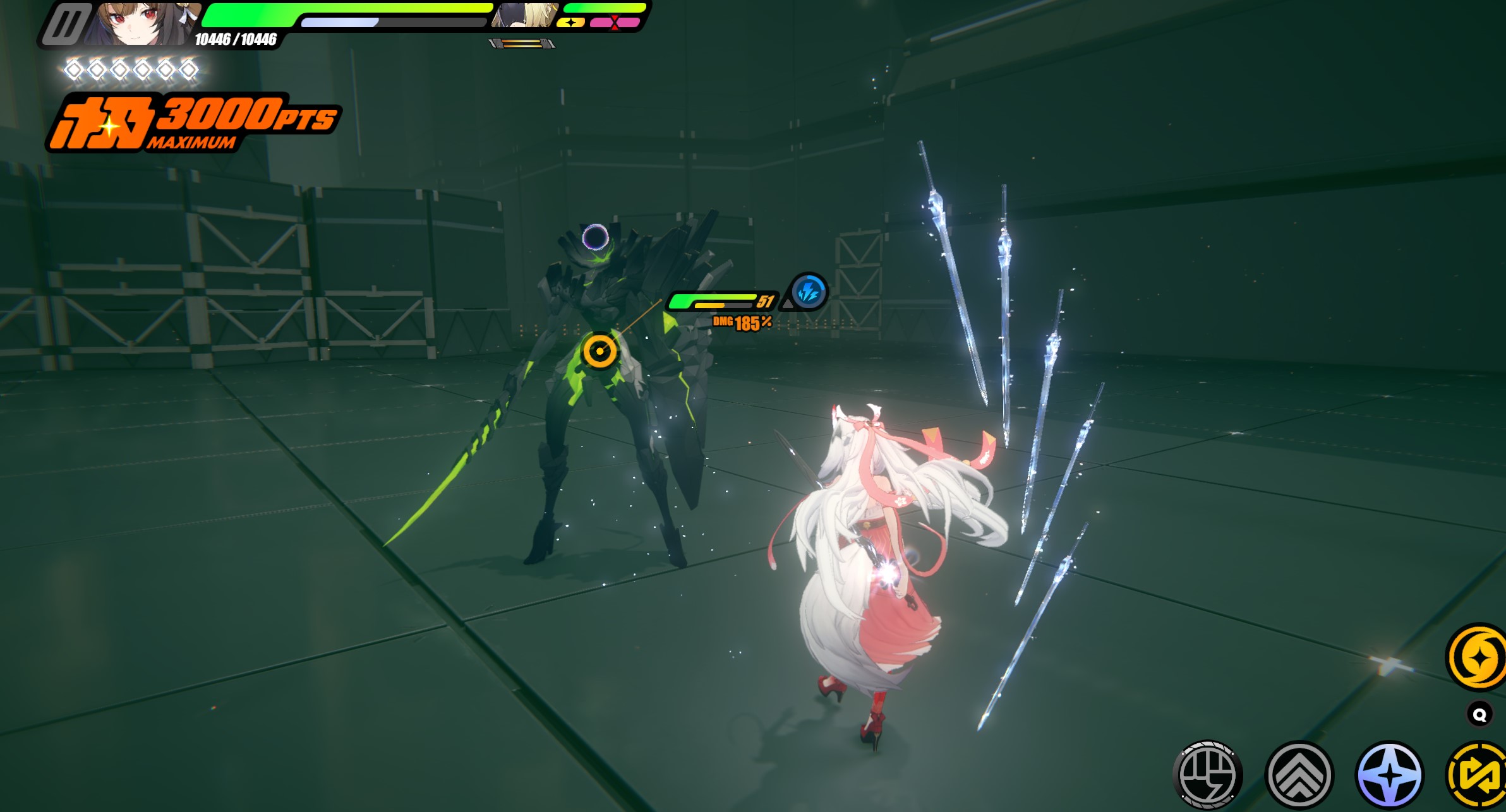
Task: Pause the battle with the pause button
Action: [66, 24]
